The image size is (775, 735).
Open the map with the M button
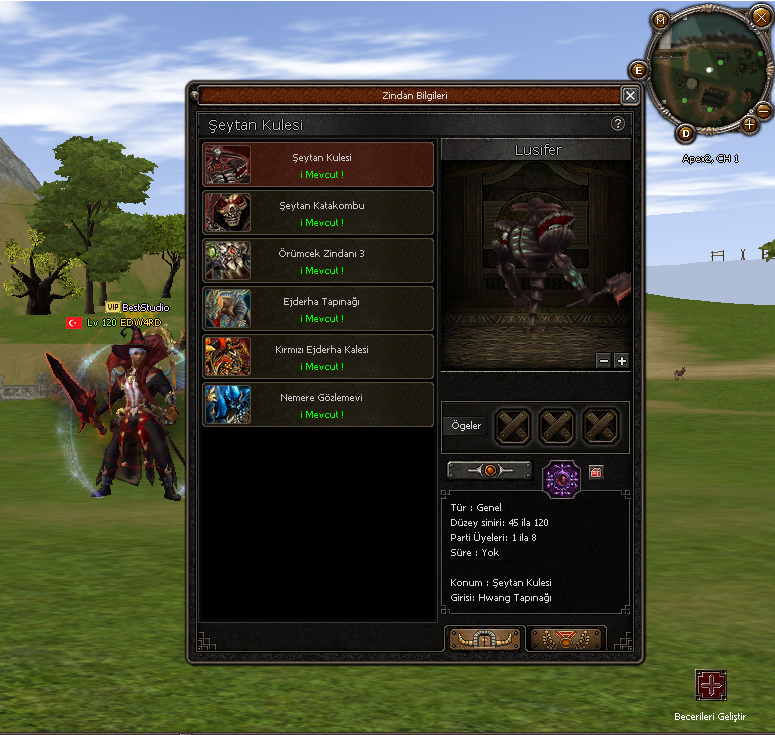(660, 19)
